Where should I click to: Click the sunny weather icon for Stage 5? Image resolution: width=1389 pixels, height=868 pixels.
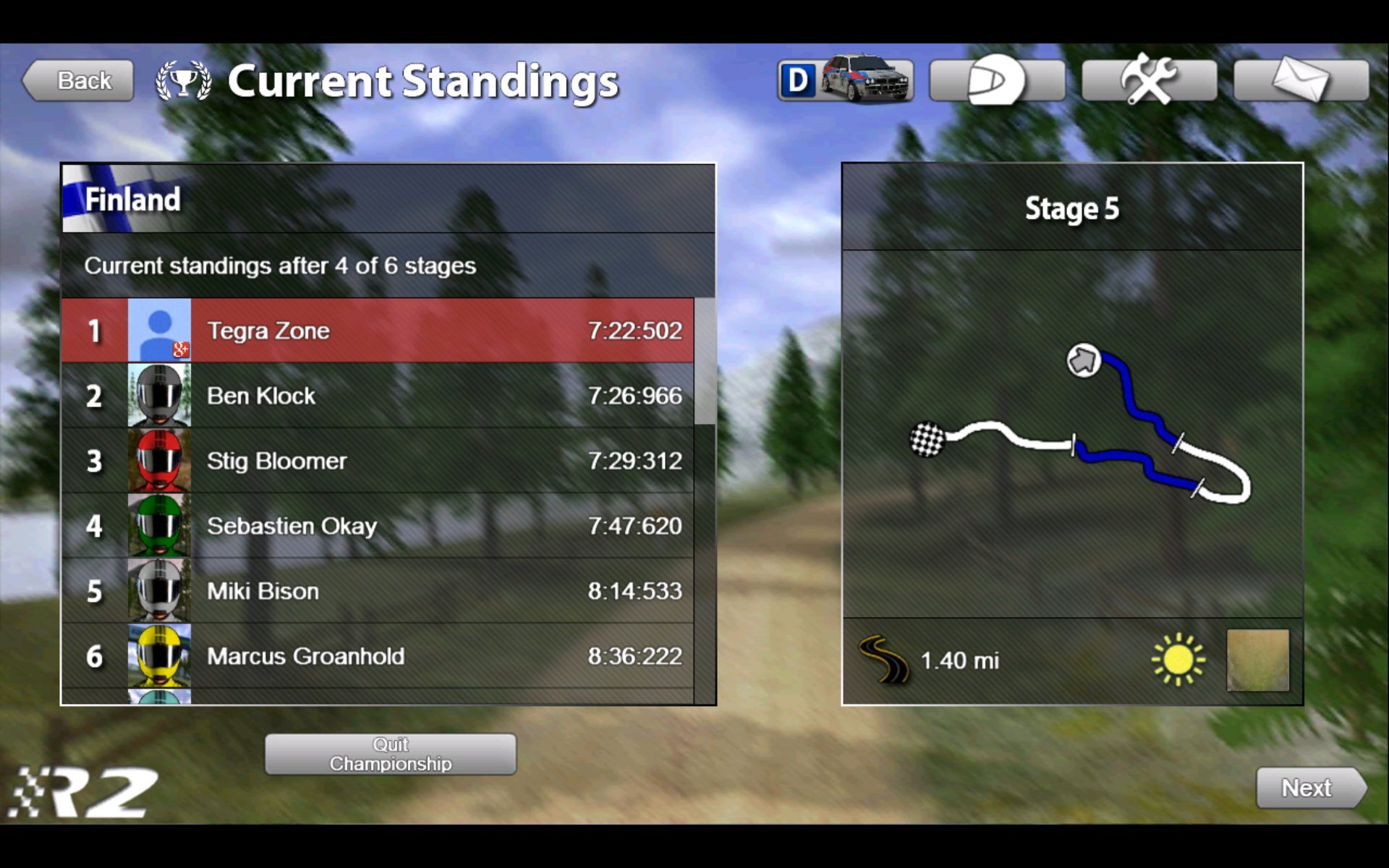point(1177,658)
